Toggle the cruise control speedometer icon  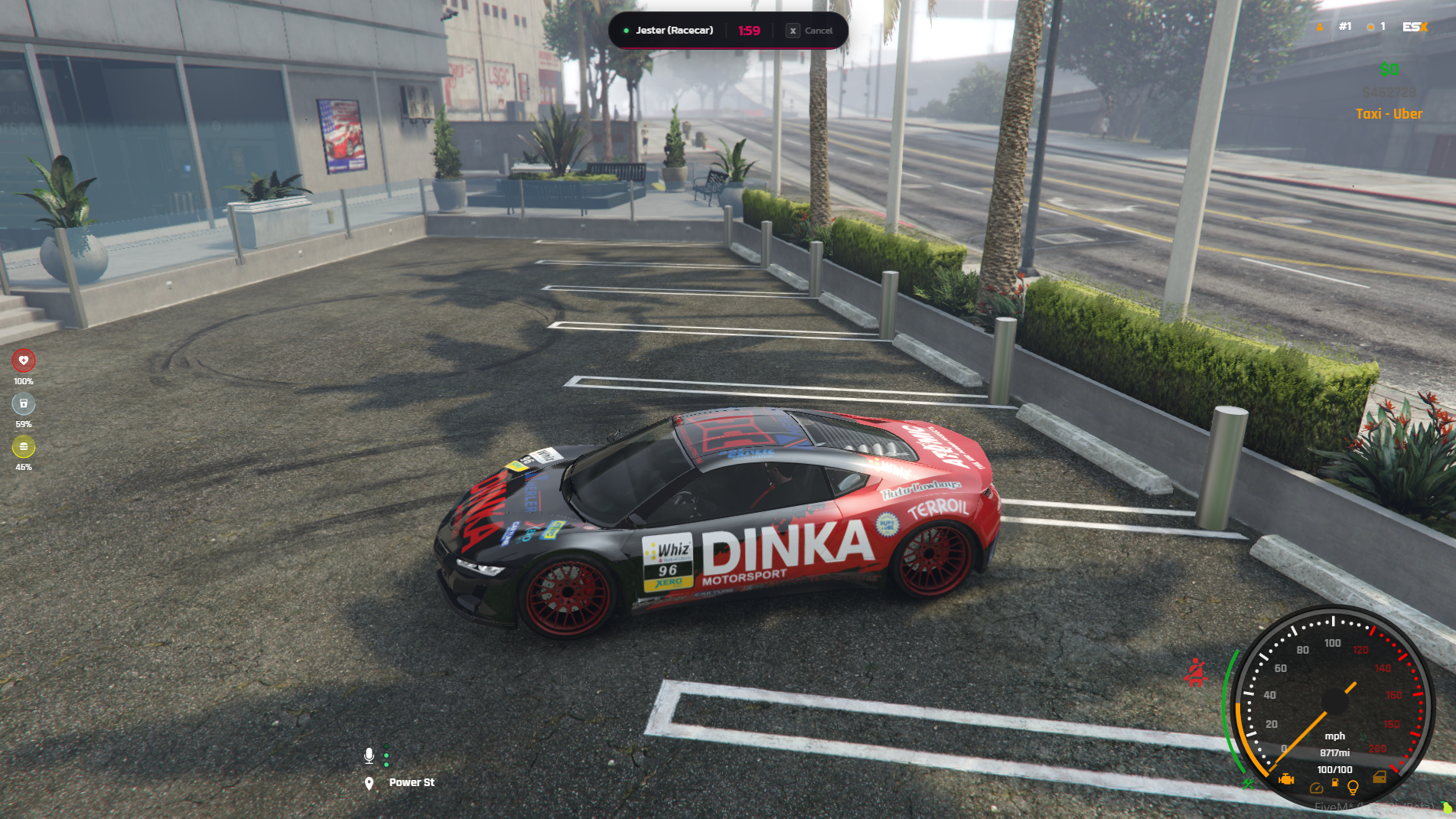click(1317, 788)
